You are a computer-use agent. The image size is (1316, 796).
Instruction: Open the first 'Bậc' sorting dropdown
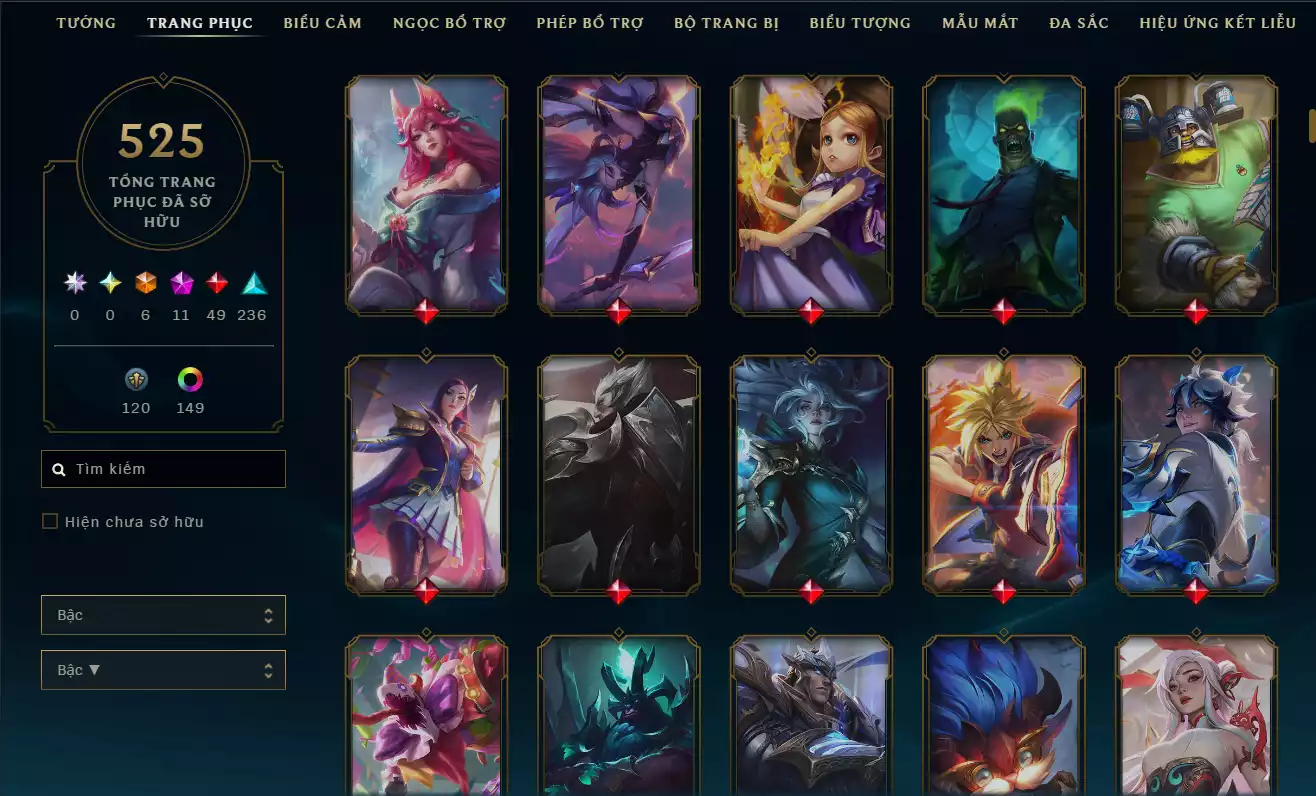[163, 614]
